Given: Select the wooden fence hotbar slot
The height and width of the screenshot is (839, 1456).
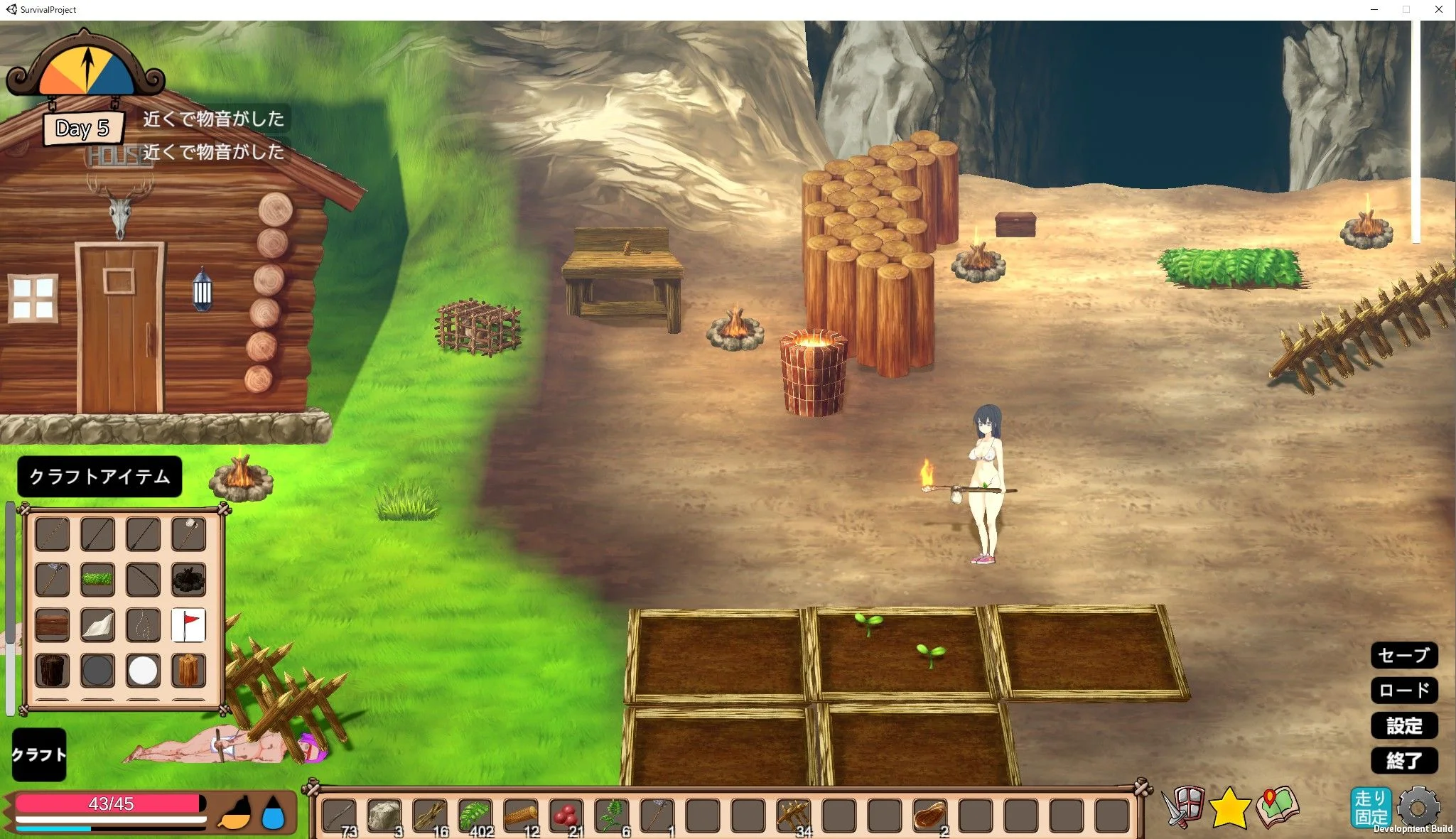Looking at the screenshot, I should tap(794, 816).
